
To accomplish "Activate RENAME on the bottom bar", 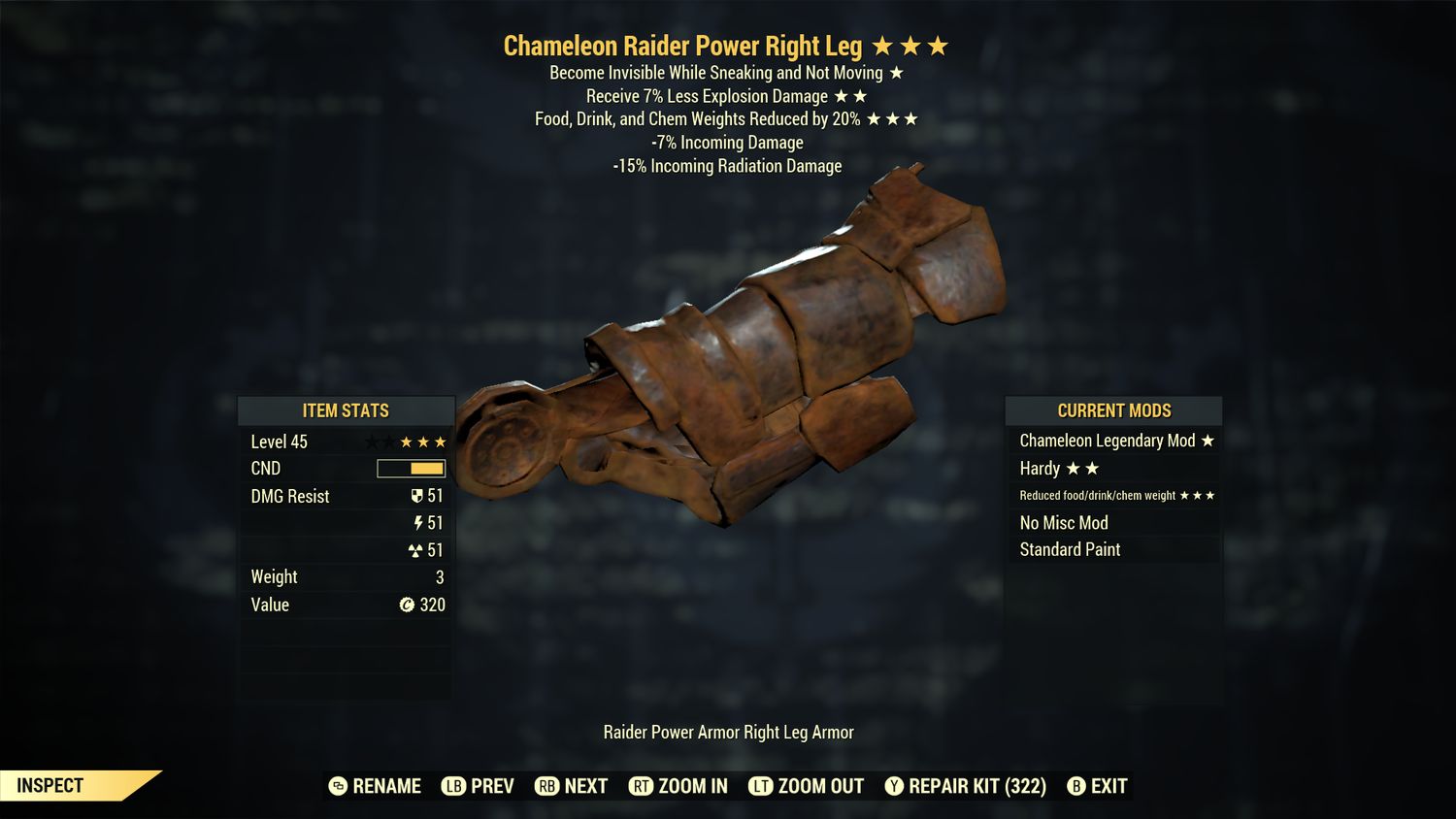I will pyautogui.click(x=388, y=786).
